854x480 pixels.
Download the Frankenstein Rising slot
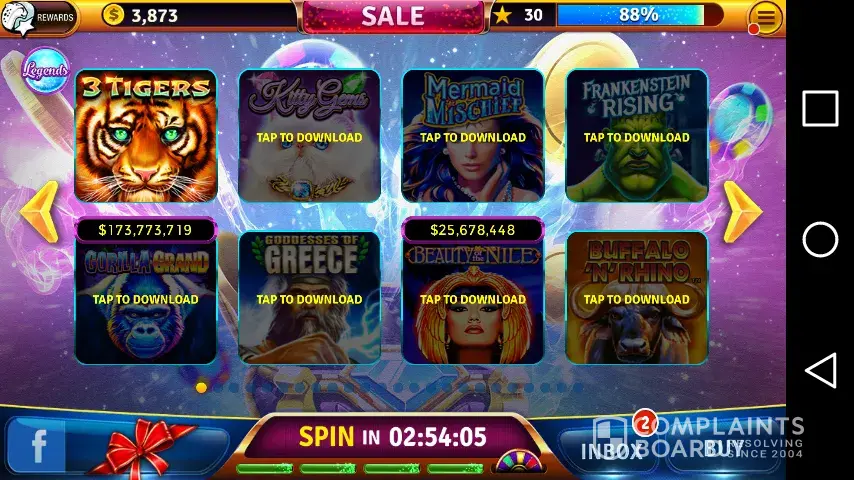[x=637, y=136]
